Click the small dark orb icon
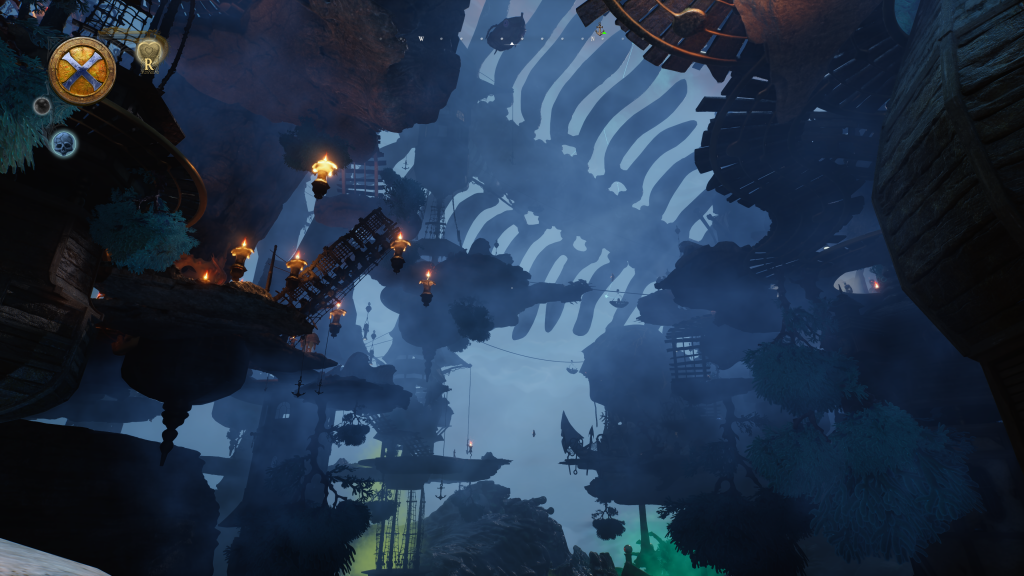 tap(42, 105)
